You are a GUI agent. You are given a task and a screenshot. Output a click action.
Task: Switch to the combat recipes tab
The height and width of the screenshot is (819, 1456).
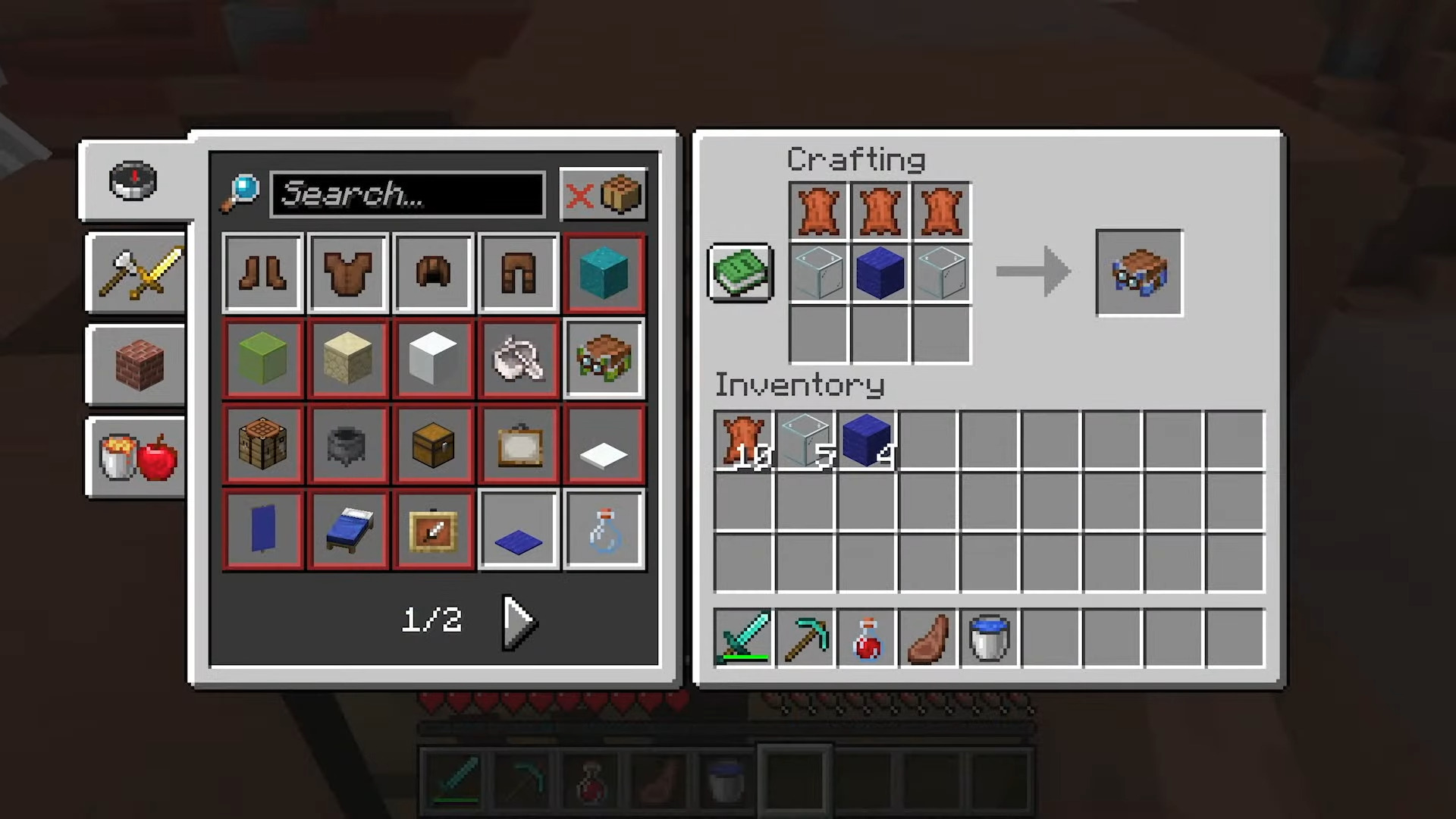pos(135,275)
